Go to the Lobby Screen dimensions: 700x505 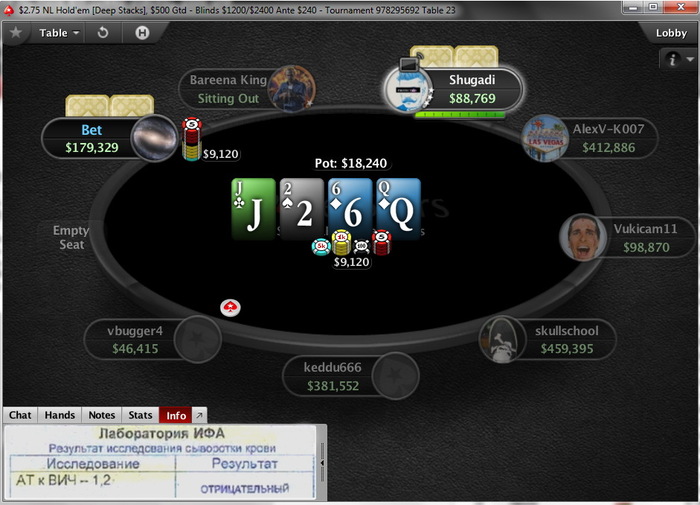point(670,32)
